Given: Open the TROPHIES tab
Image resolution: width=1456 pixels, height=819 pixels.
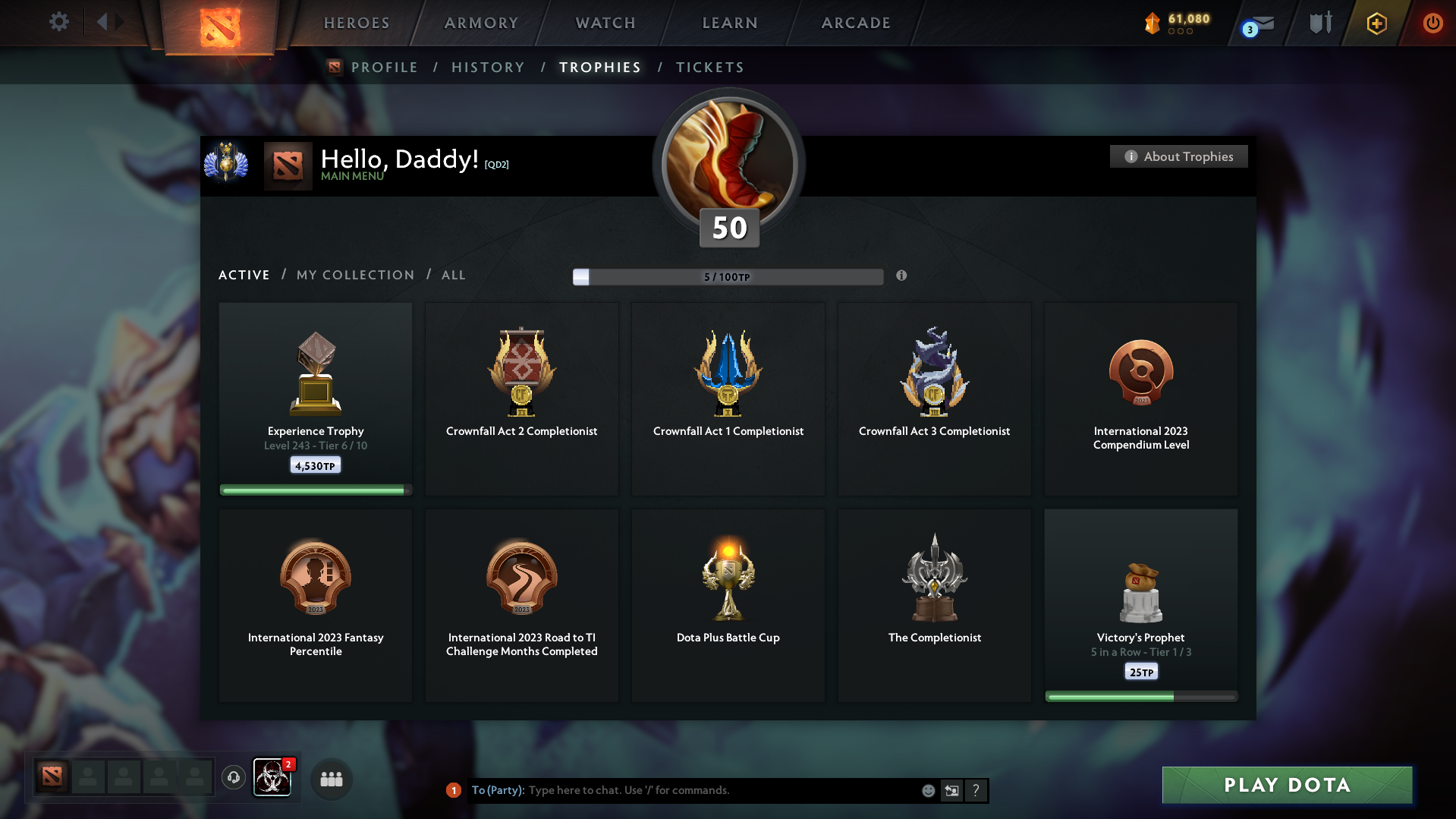Looking at the screenshot, I should click(x=599, y=67).
